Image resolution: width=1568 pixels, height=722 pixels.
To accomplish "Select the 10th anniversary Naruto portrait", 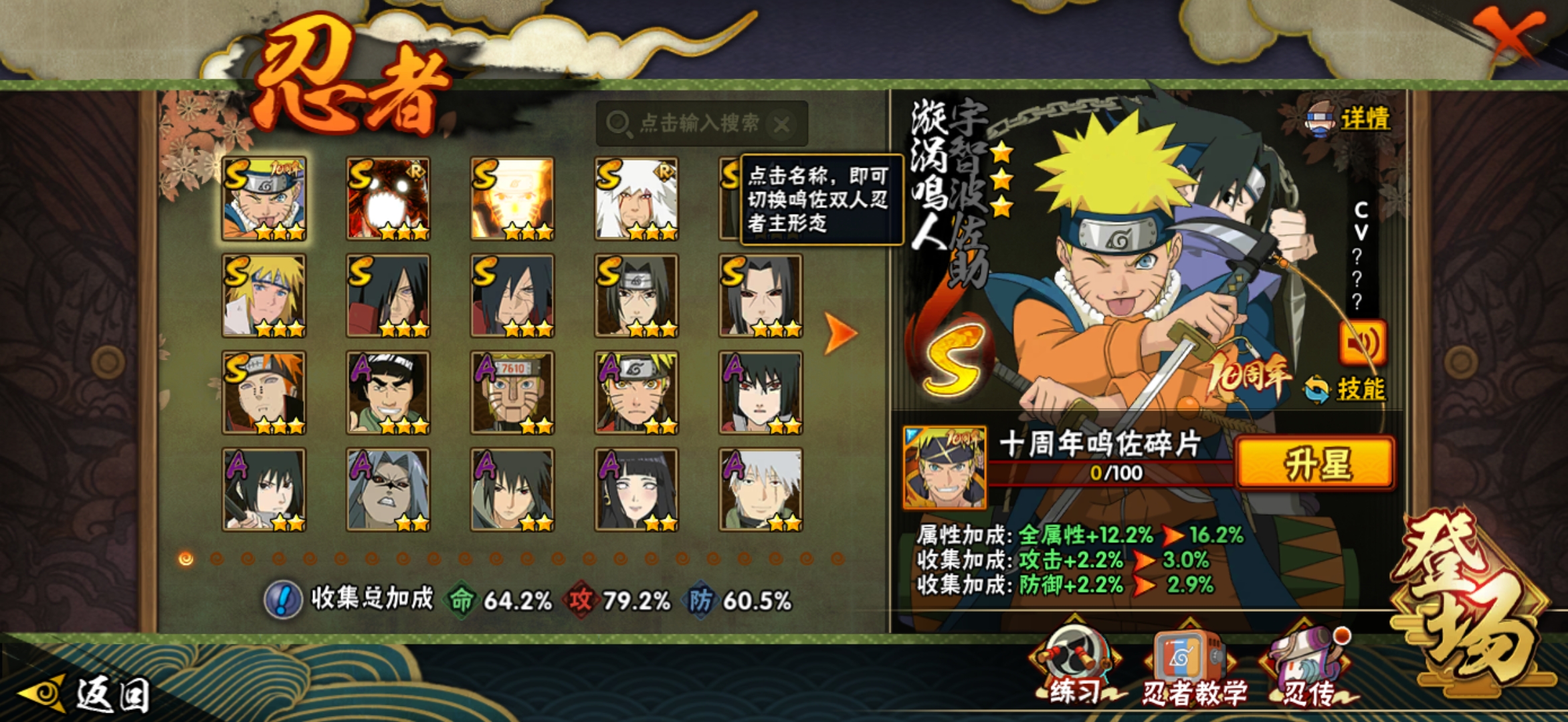I will [264, 199].
